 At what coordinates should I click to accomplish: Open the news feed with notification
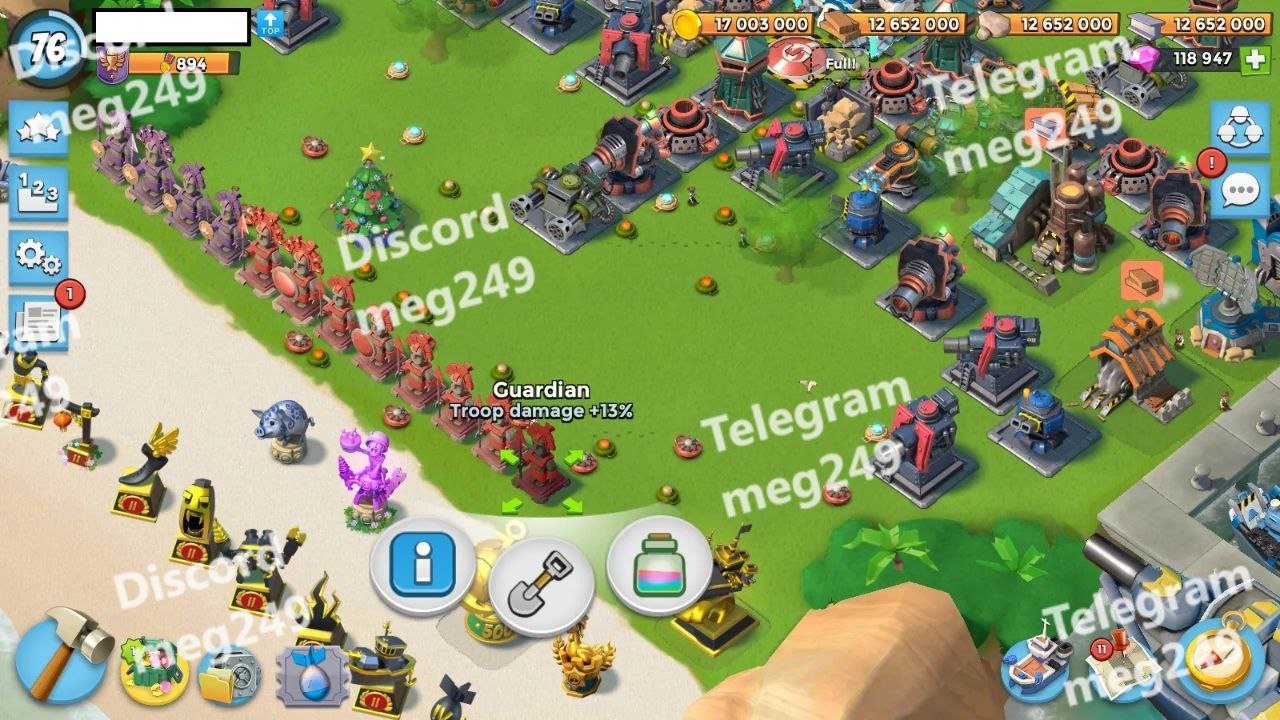(40, 322)
